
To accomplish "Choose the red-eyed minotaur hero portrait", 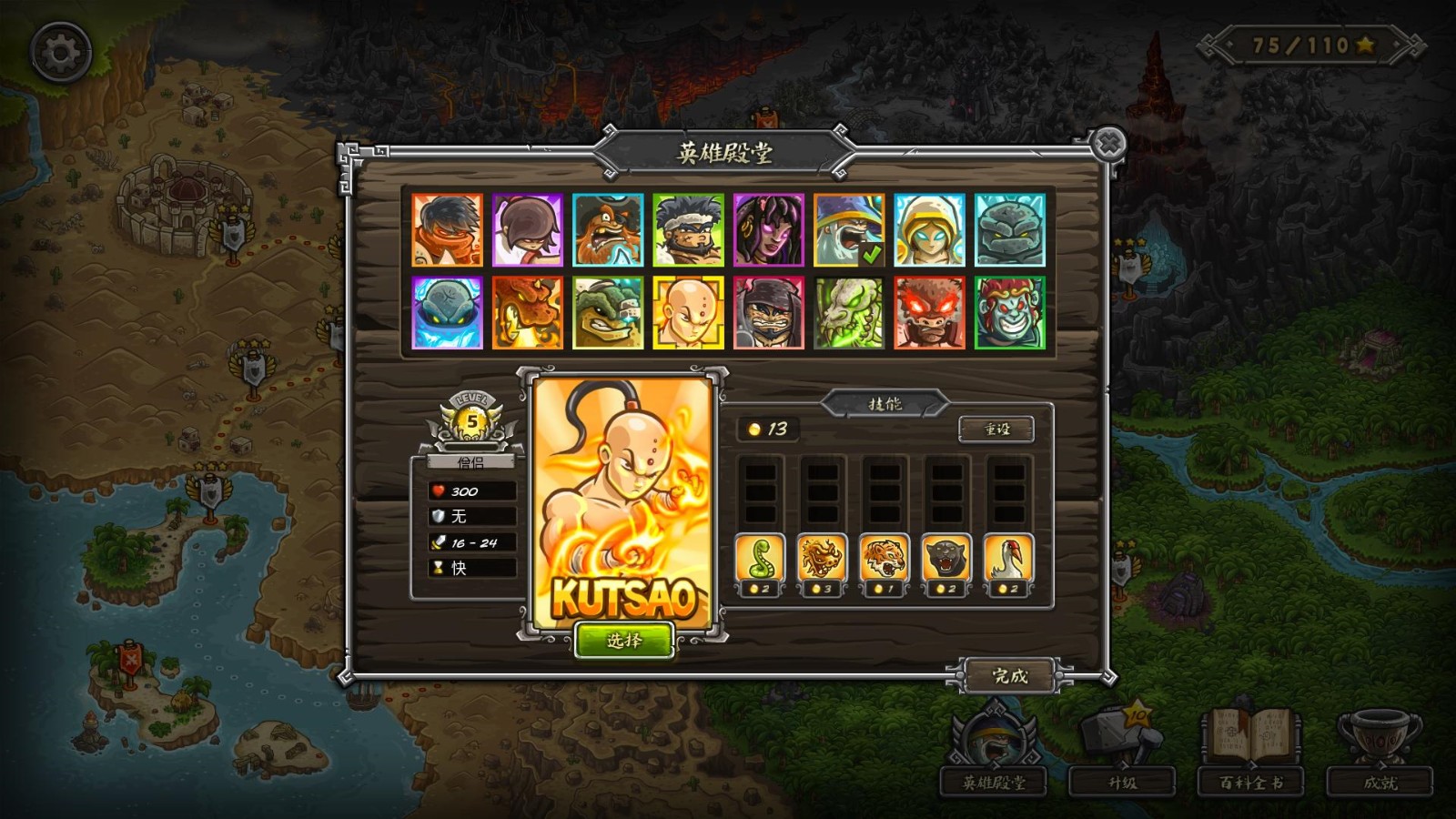I will coord(929,313).
